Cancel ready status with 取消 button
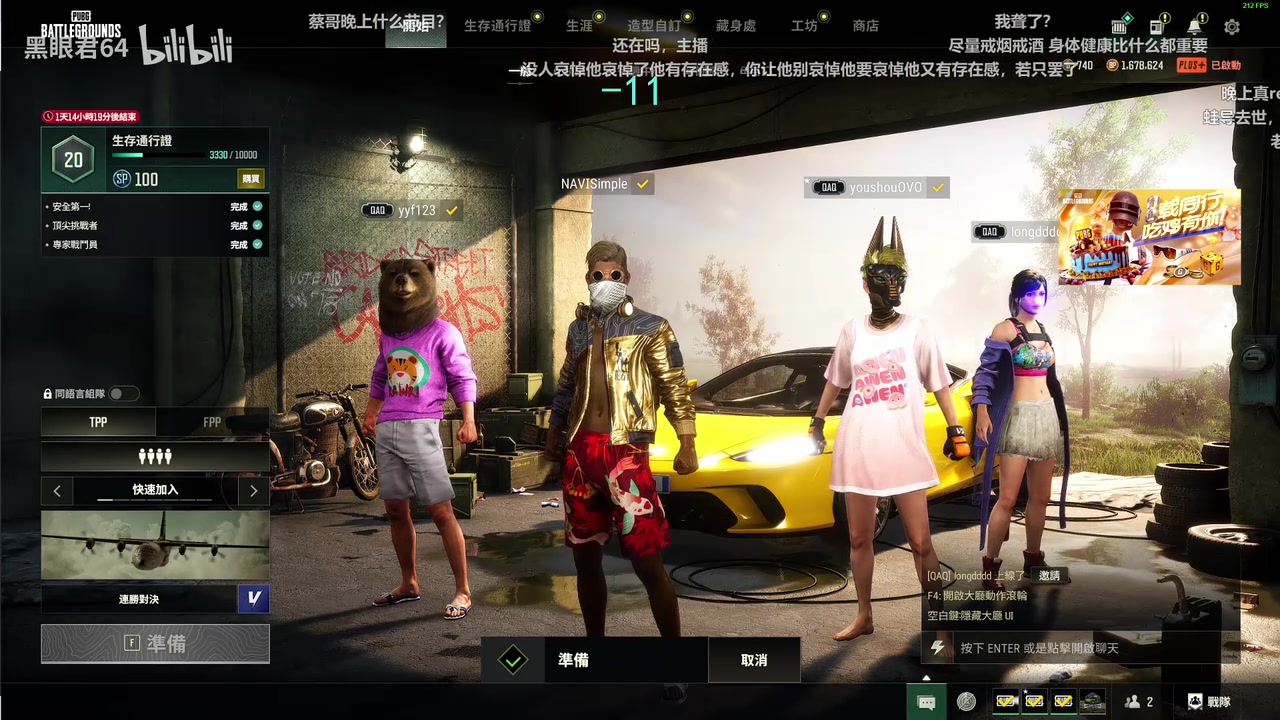Screen dimensions: 1280x720 (x=754, y=660)
